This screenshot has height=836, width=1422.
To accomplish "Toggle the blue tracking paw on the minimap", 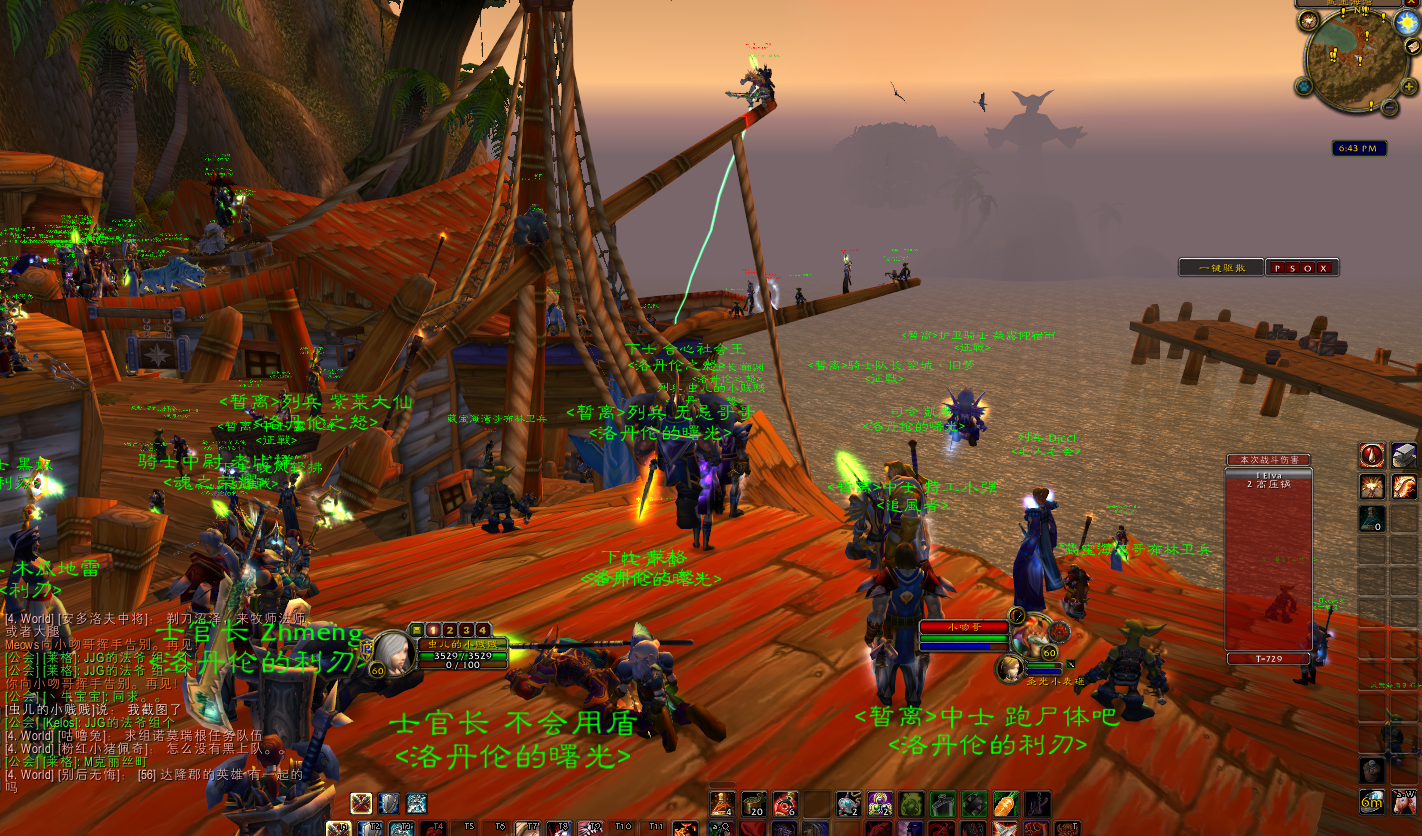I will 1306,86.
